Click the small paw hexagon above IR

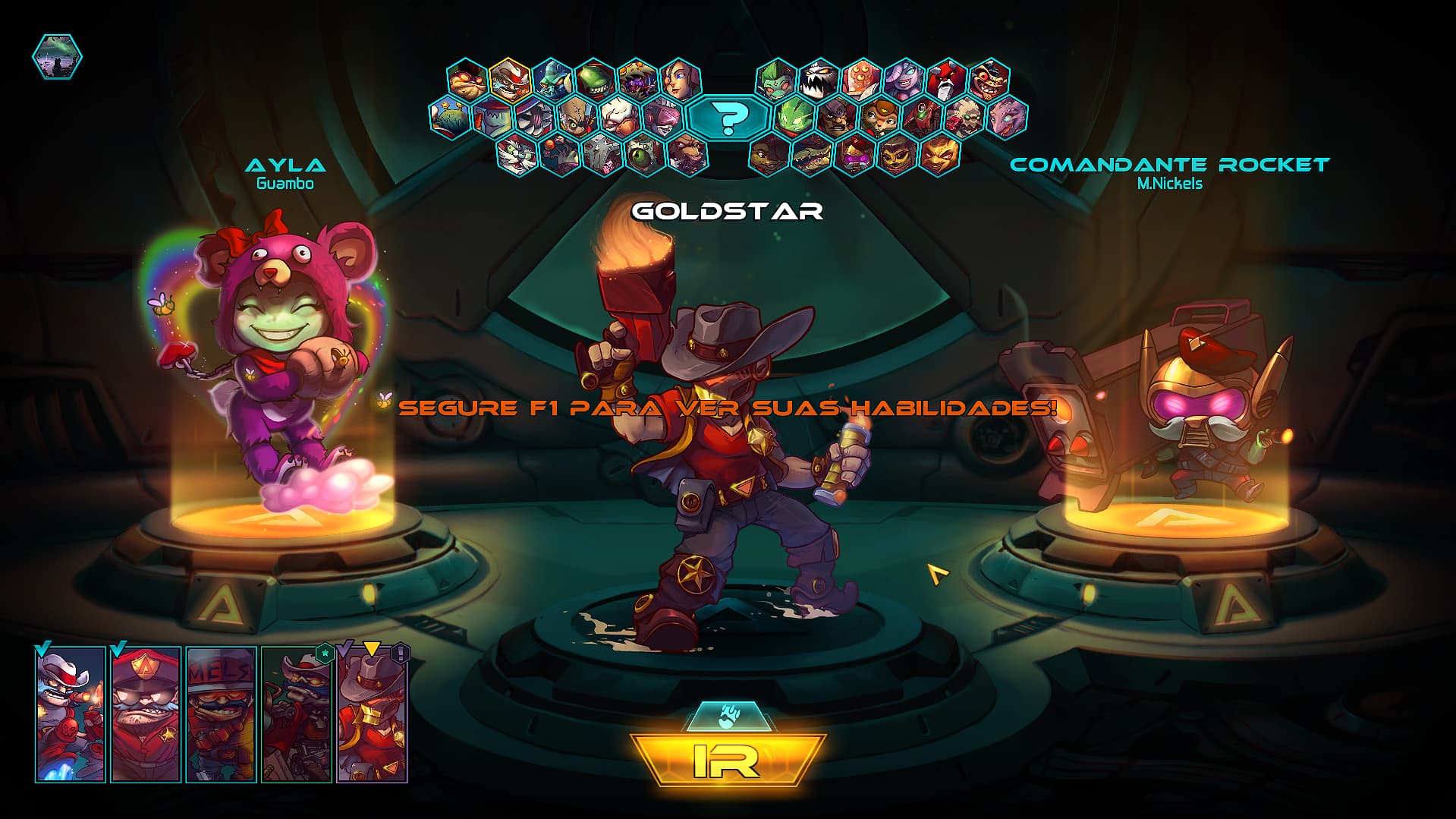coord(726,716)
